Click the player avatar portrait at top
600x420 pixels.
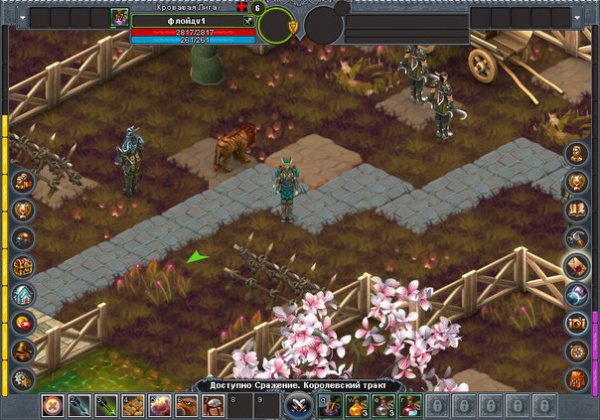click(x=120, y=18)
